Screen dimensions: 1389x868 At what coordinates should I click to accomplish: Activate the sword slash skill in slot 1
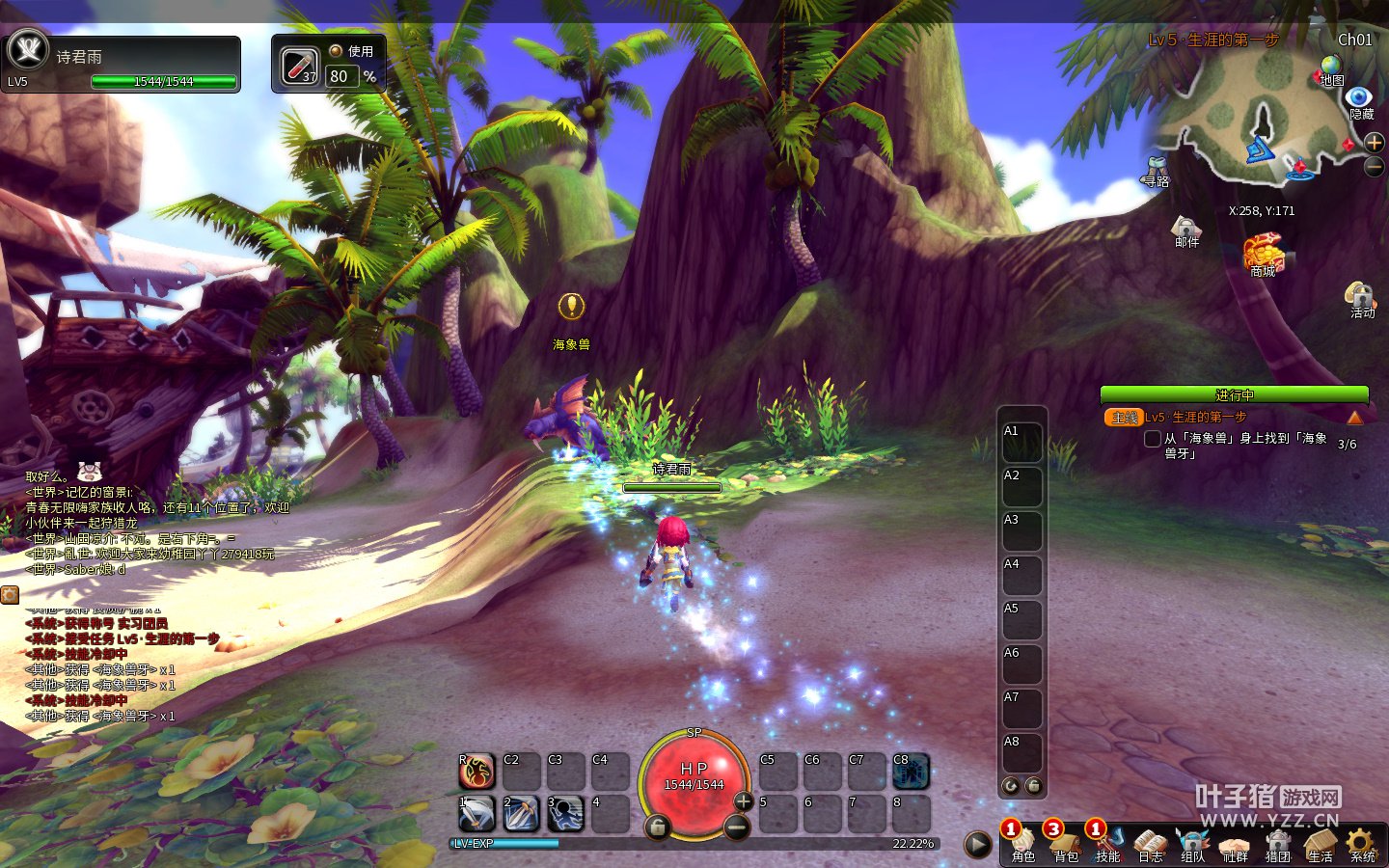click(x=477, y=813)
